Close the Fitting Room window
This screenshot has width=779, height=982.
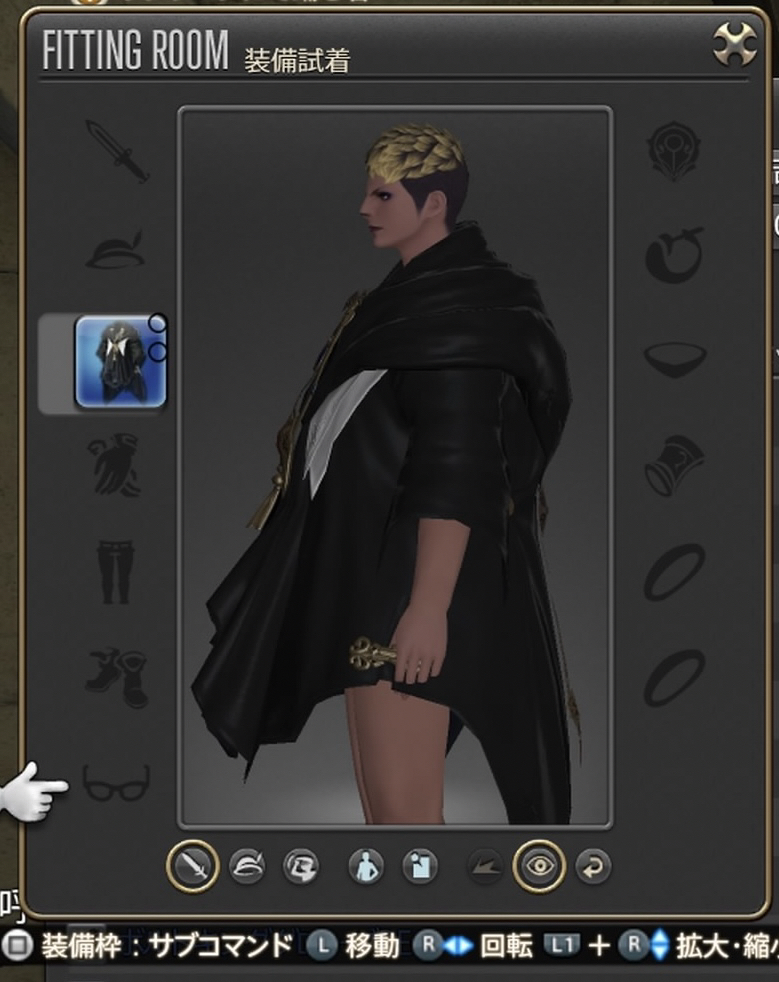click(x=735, y=45)
